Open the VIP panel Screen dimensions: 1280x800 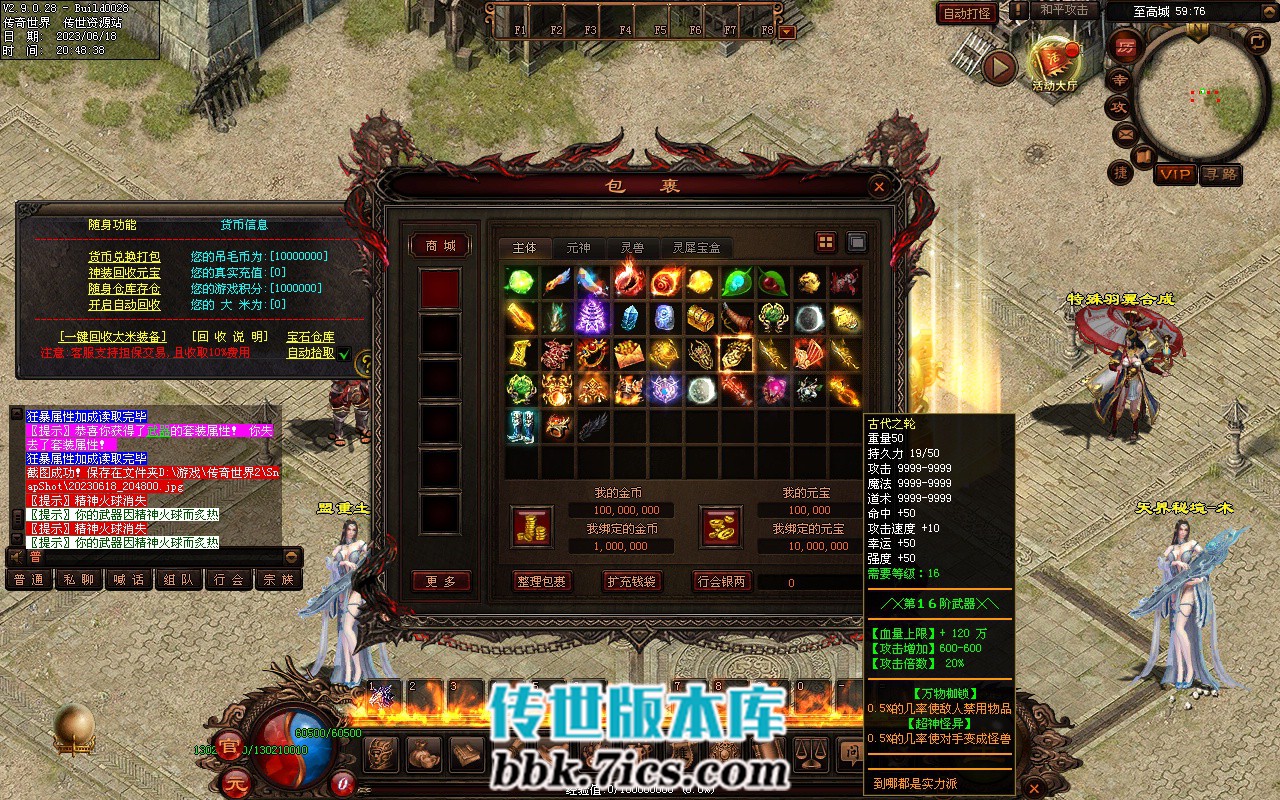click(x=1175, y=174)
